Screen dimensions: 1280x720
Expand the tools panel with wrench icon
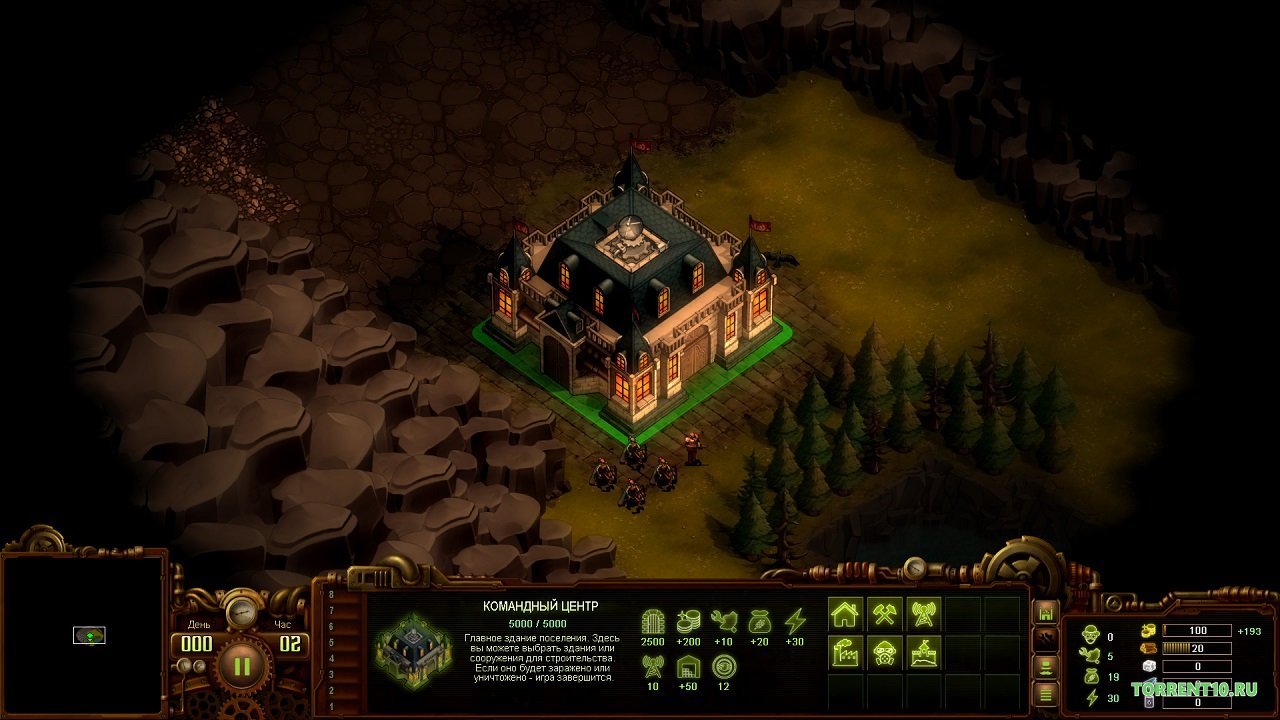tap(1045, 638)
